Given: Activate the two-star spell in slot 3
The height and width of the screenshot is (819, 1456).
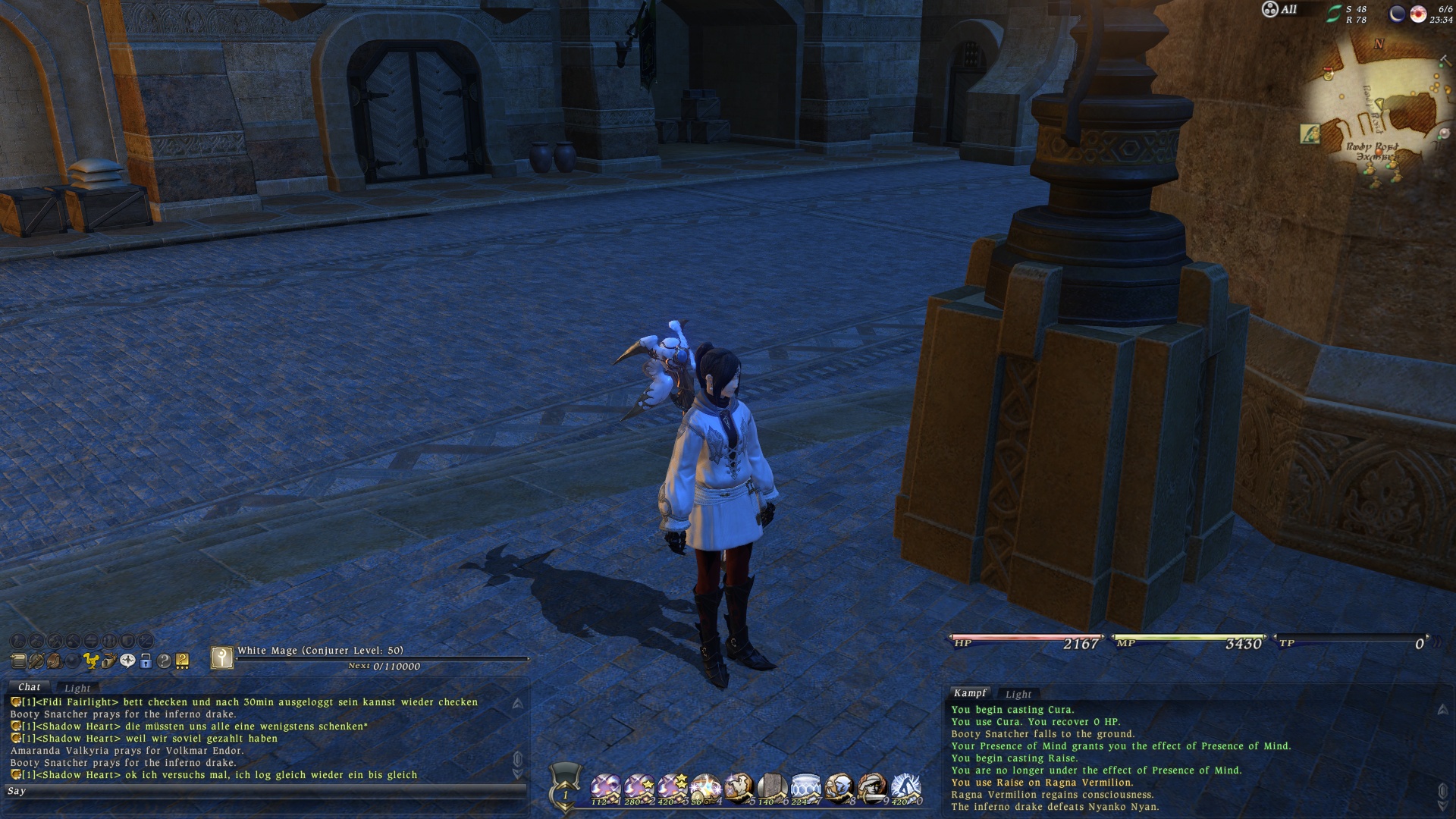Looking at the screenshot, I should tap(672, 789).
